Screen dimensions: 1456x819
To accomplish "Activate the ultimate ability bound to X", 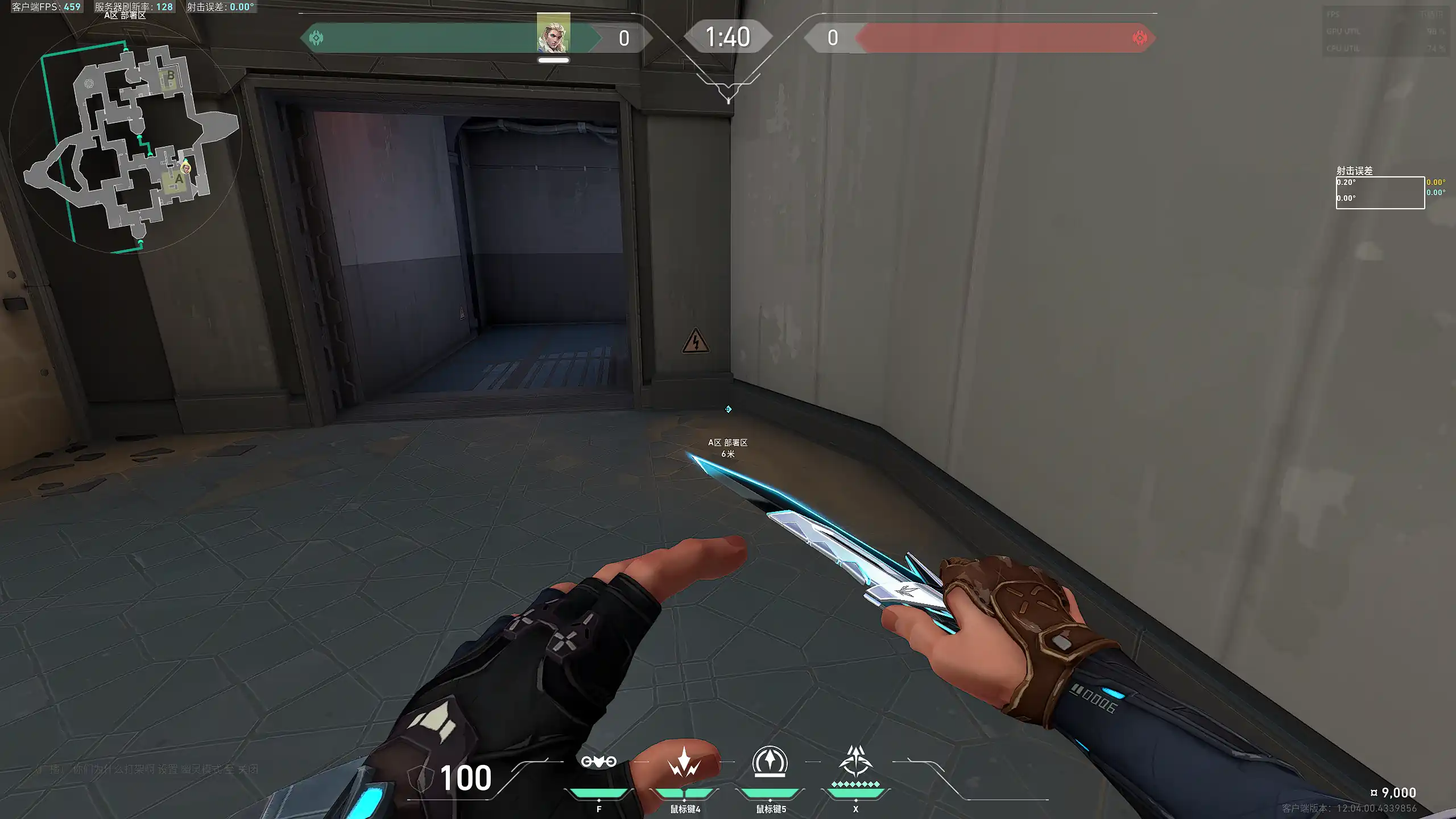I will click(x=855, y=761).
